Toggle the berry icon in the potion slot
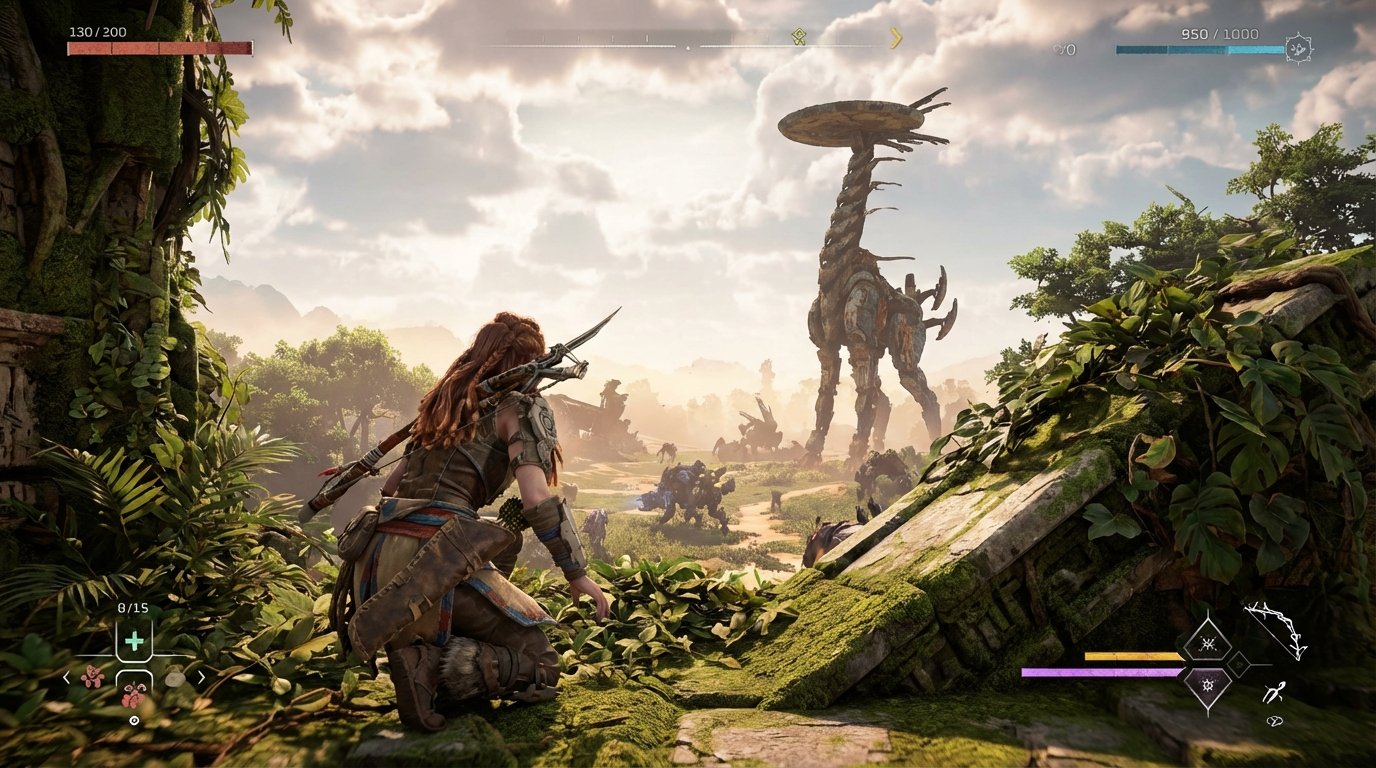1376x768 pixels. click(x=133, y=696)
